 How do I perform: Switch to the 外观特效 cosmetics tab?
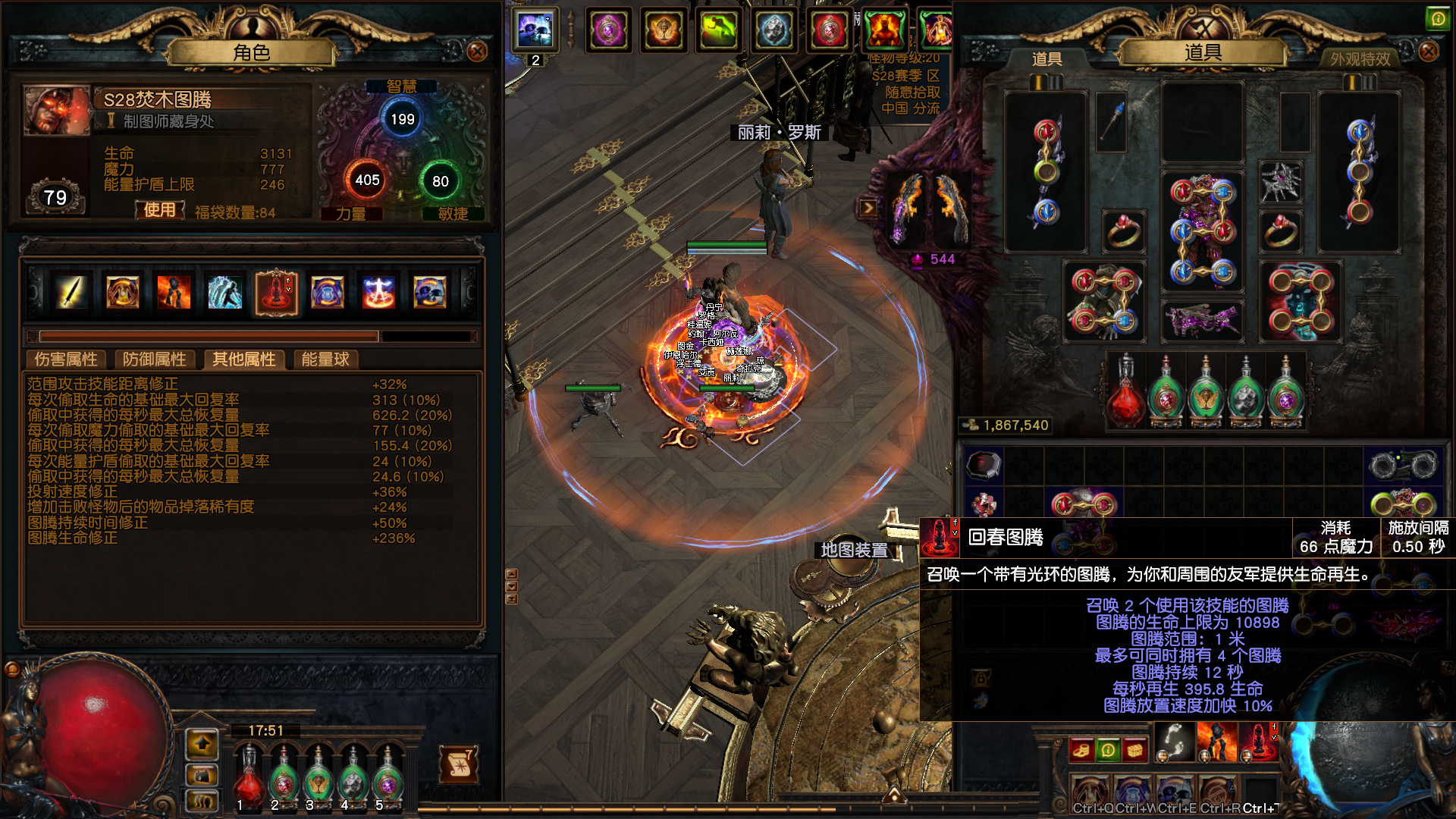pyautogui.click(x=1360, y=59)
